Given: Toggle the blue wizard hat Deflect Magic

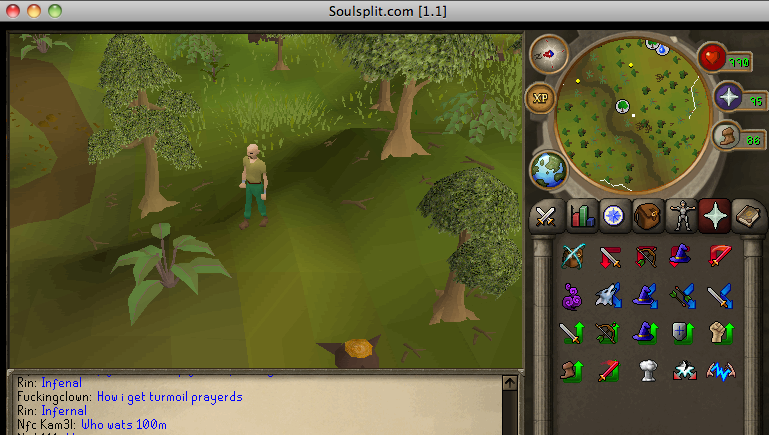Looking at the screenshot, I should tap(646, 295).
